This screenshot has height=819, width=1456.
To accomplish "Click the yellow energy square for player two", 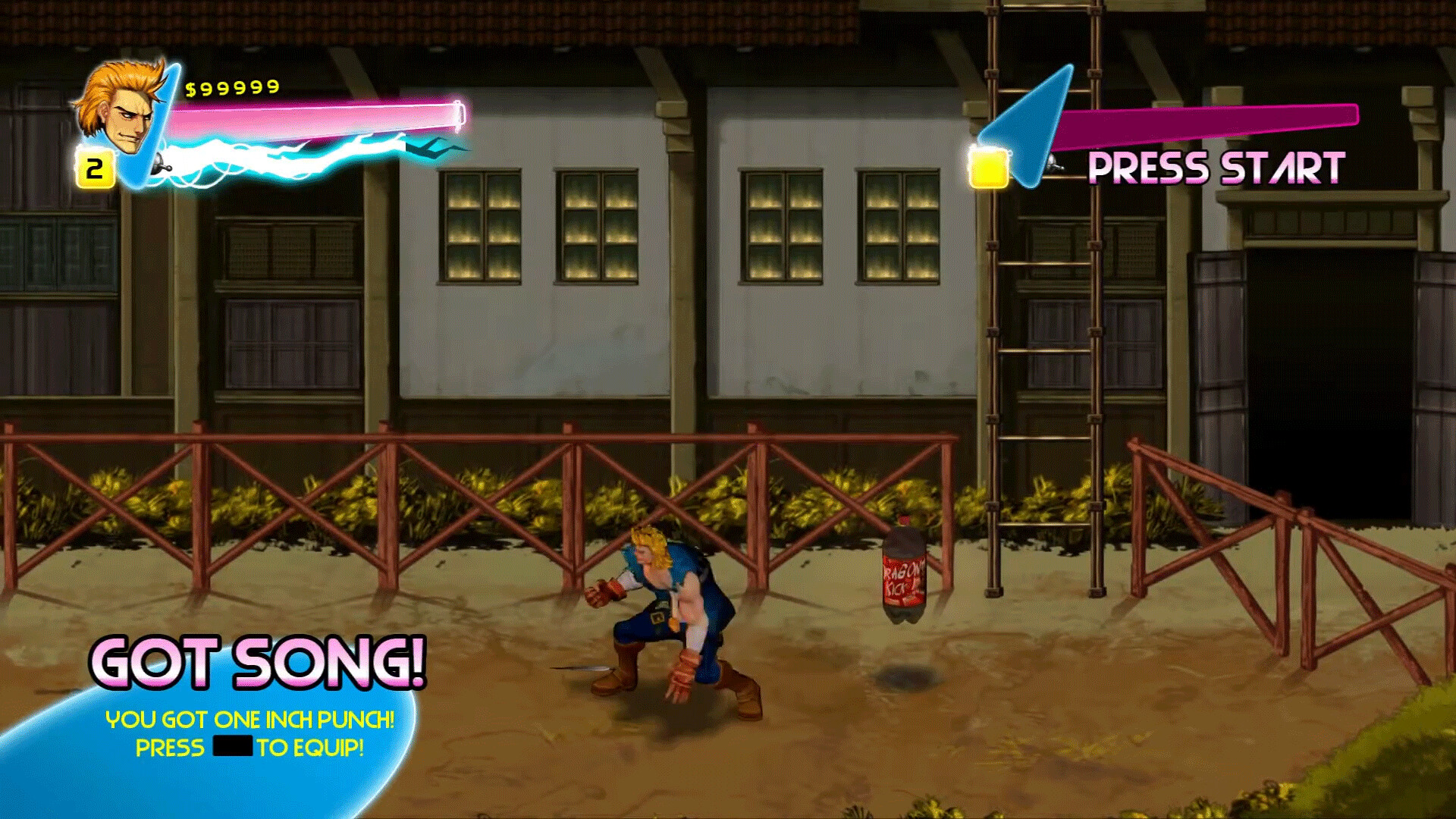I will [x=989, y=168].
